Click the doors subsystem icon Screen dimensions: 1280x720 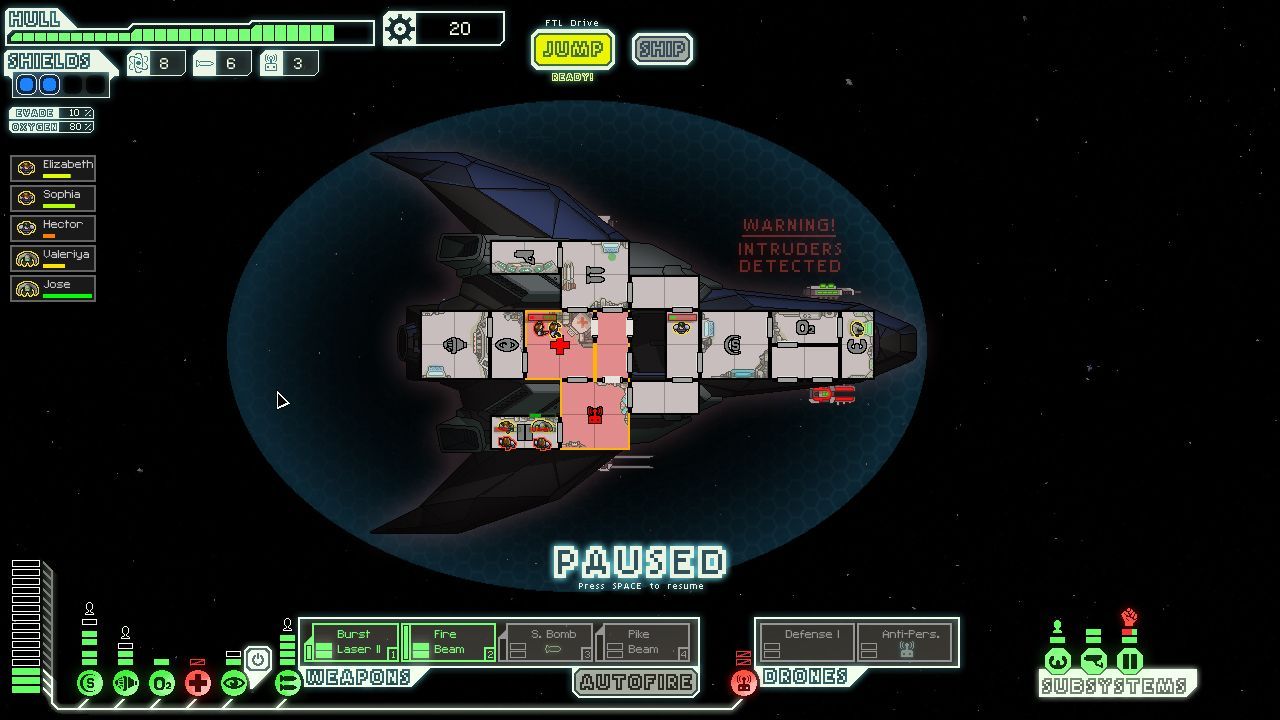tap(1129, 661)
